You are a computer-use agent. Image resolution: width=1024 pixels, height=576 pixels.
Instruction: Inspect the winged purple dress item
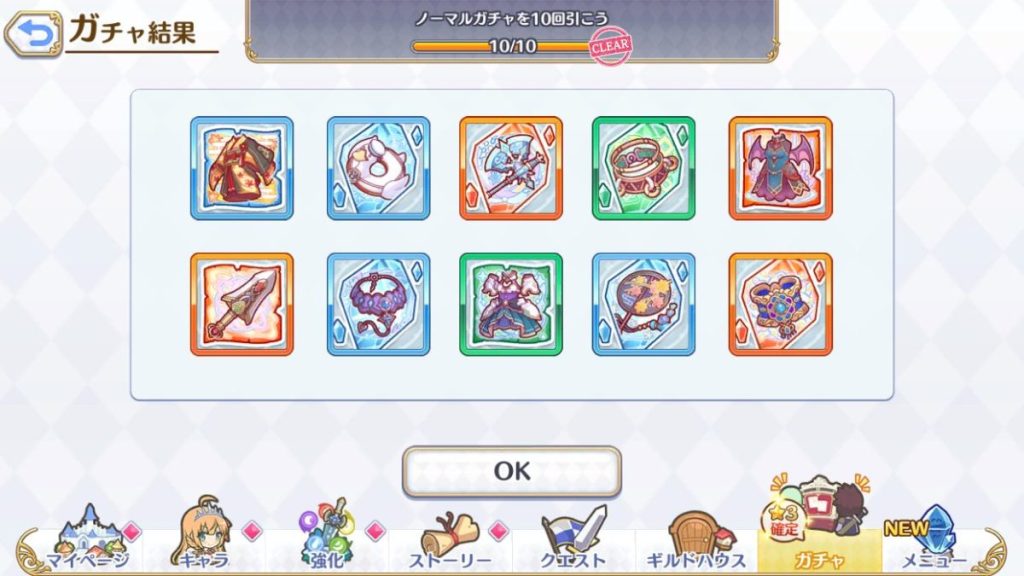[x=780, y=168]
